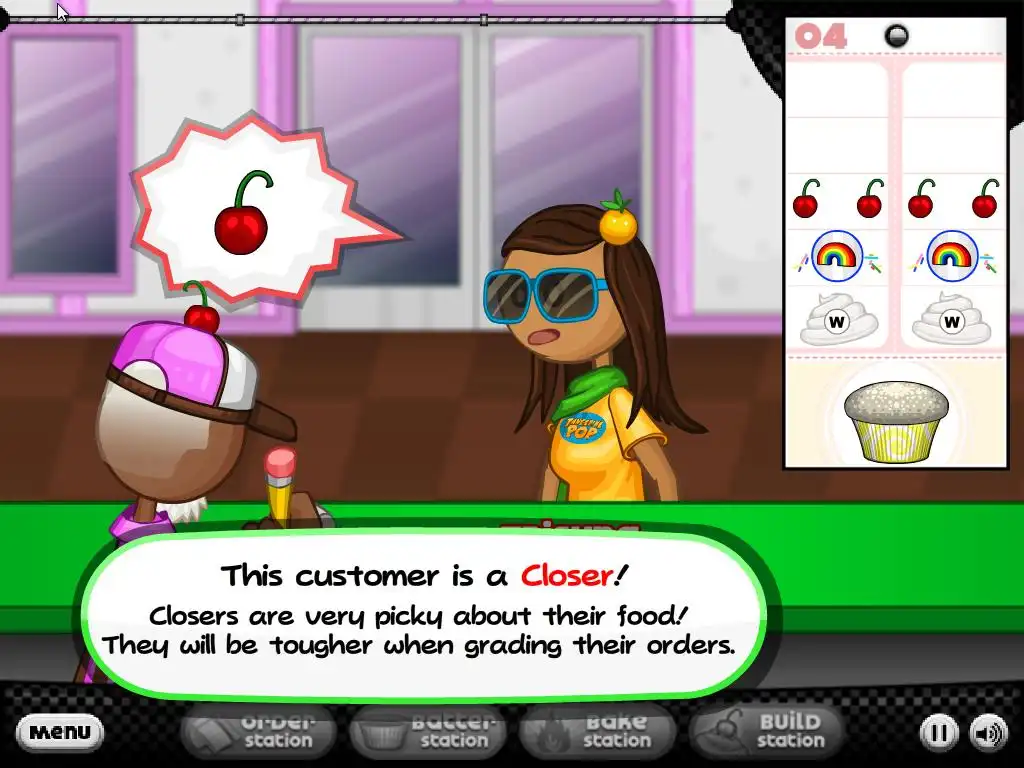
Task: Switch to the Bake Station tab
Action: coord(602,732)
